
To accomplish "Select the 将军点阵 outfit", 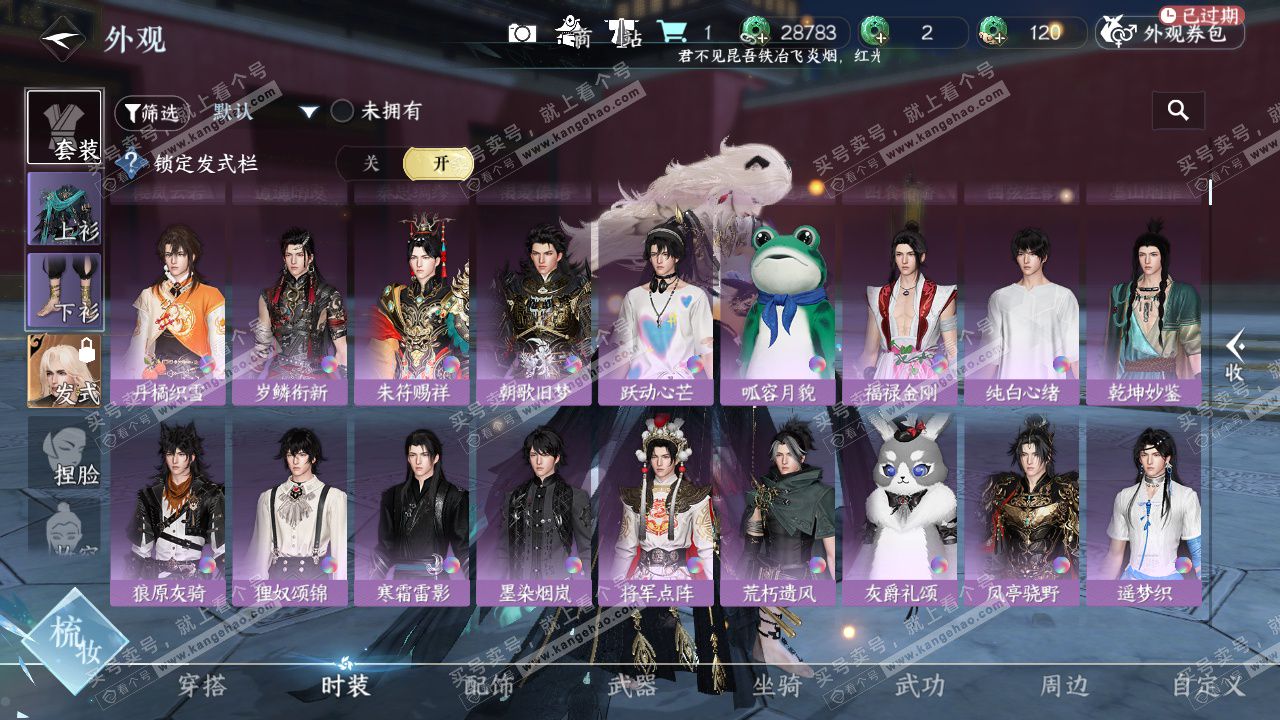I will tap(657, 510).
